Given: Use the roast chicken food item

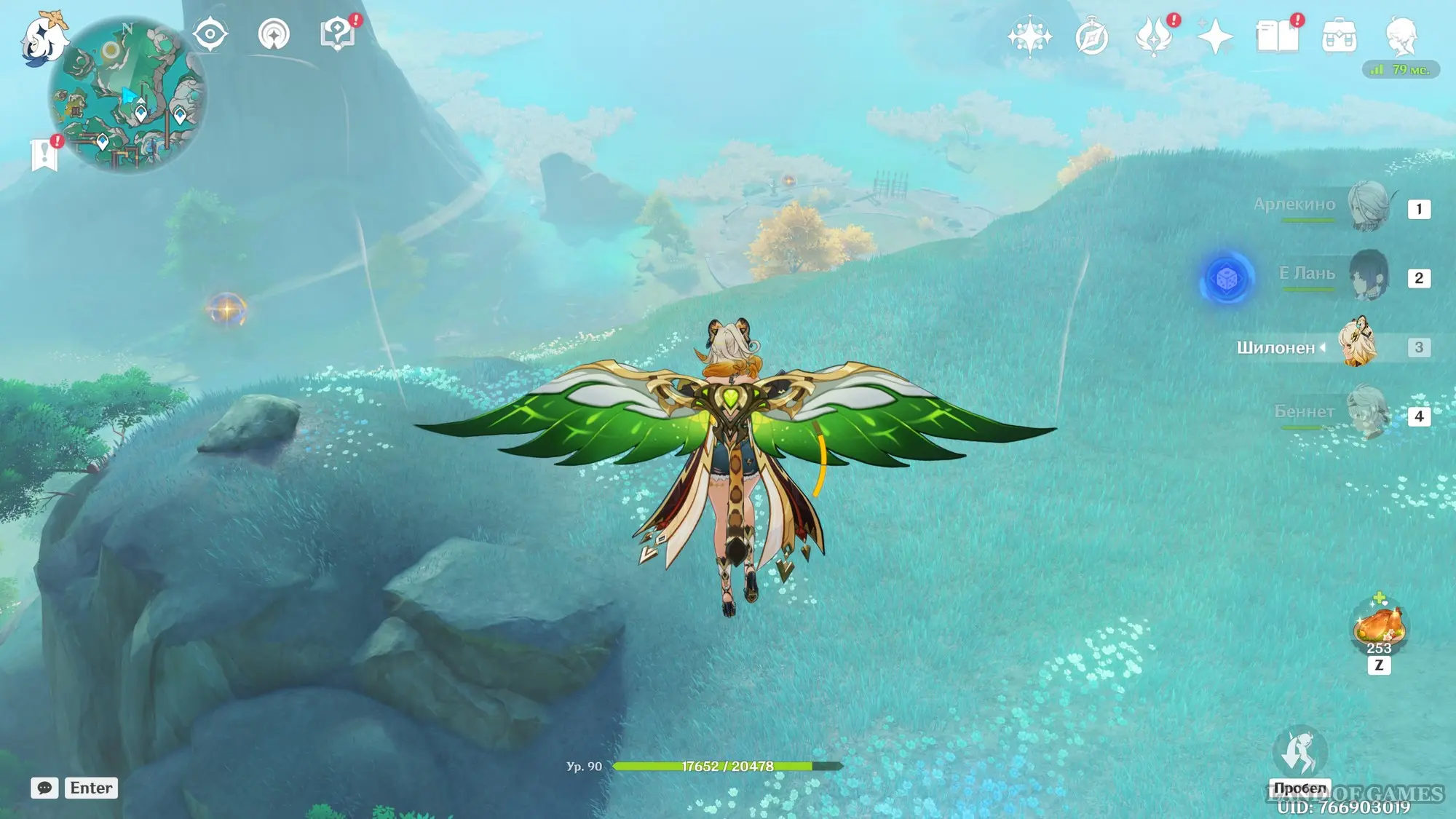Looking at the screenshot, I should point(1378,625).
